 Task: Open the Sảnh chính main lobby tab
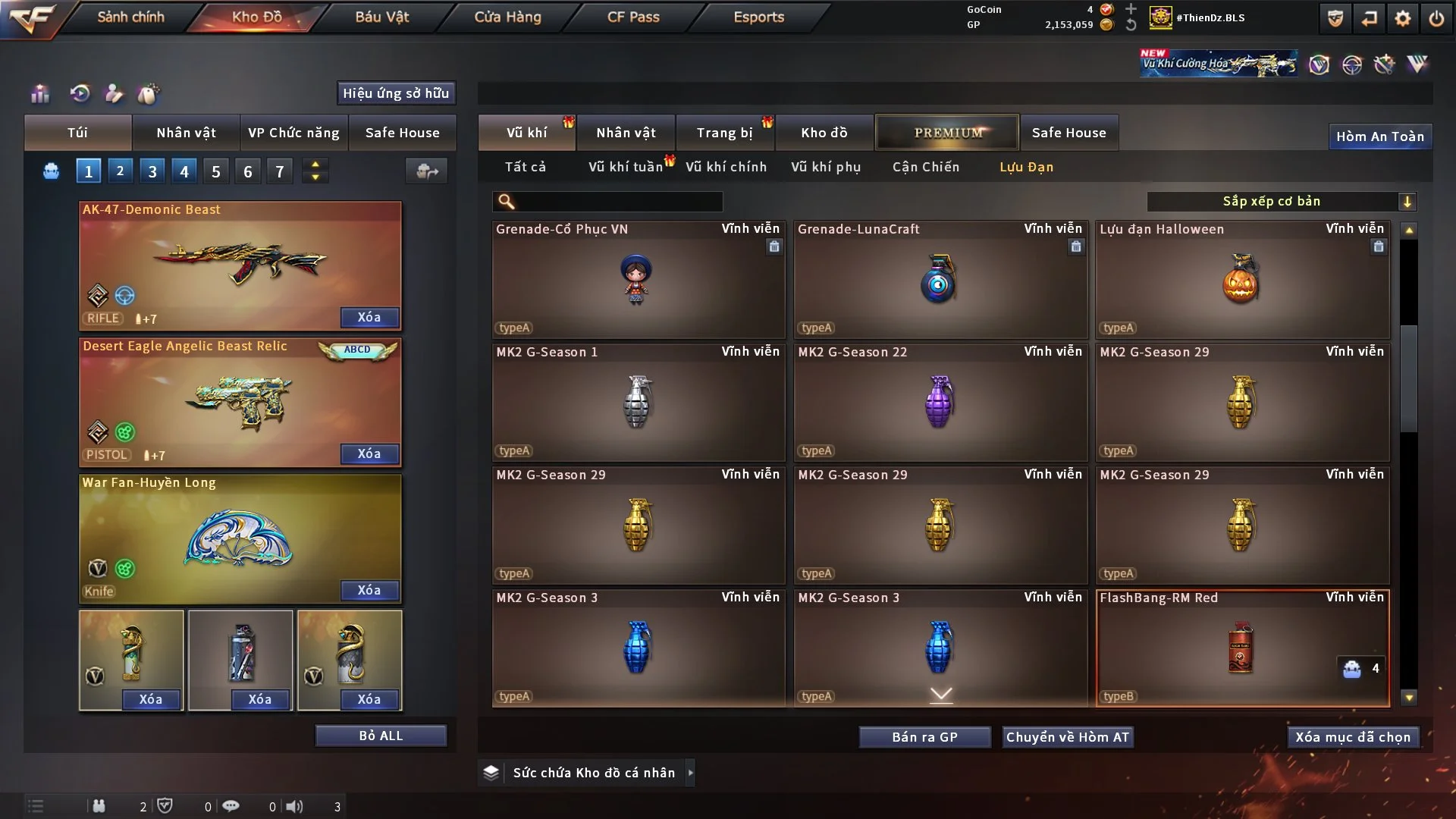pos(130,17)
